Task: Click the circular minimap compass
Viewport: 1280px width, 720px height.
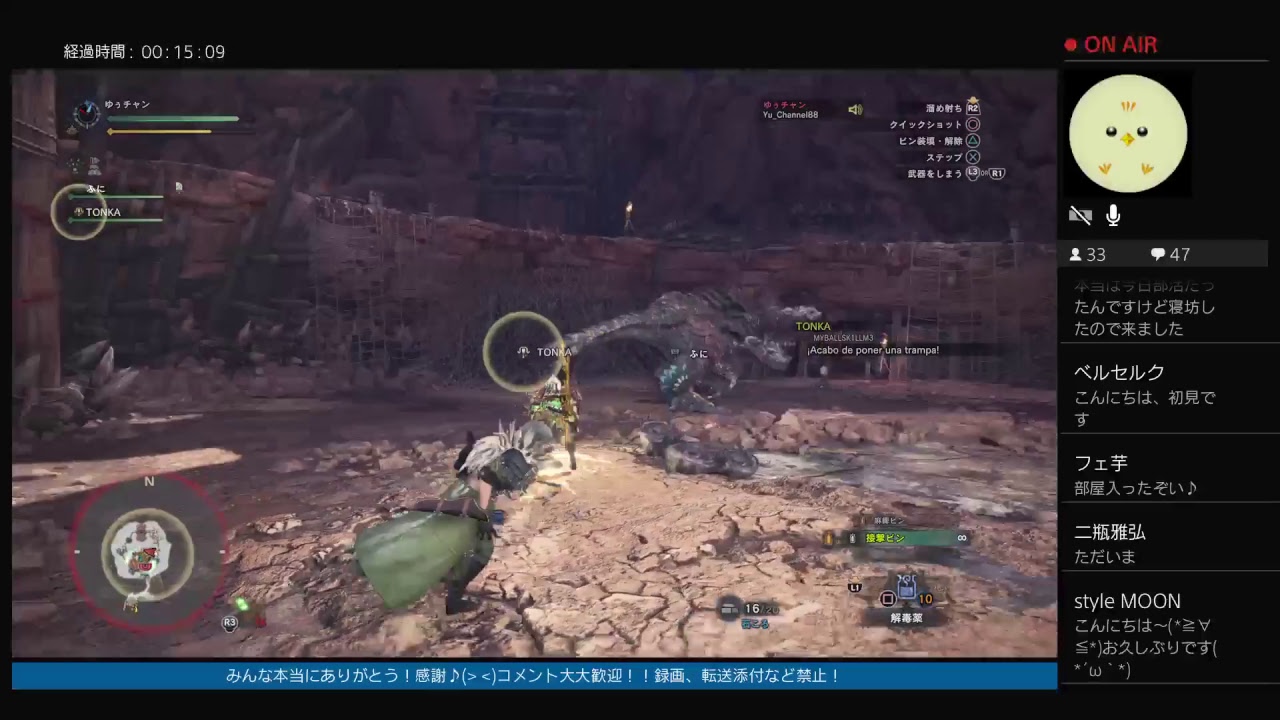Action: [x=148, y=550]
